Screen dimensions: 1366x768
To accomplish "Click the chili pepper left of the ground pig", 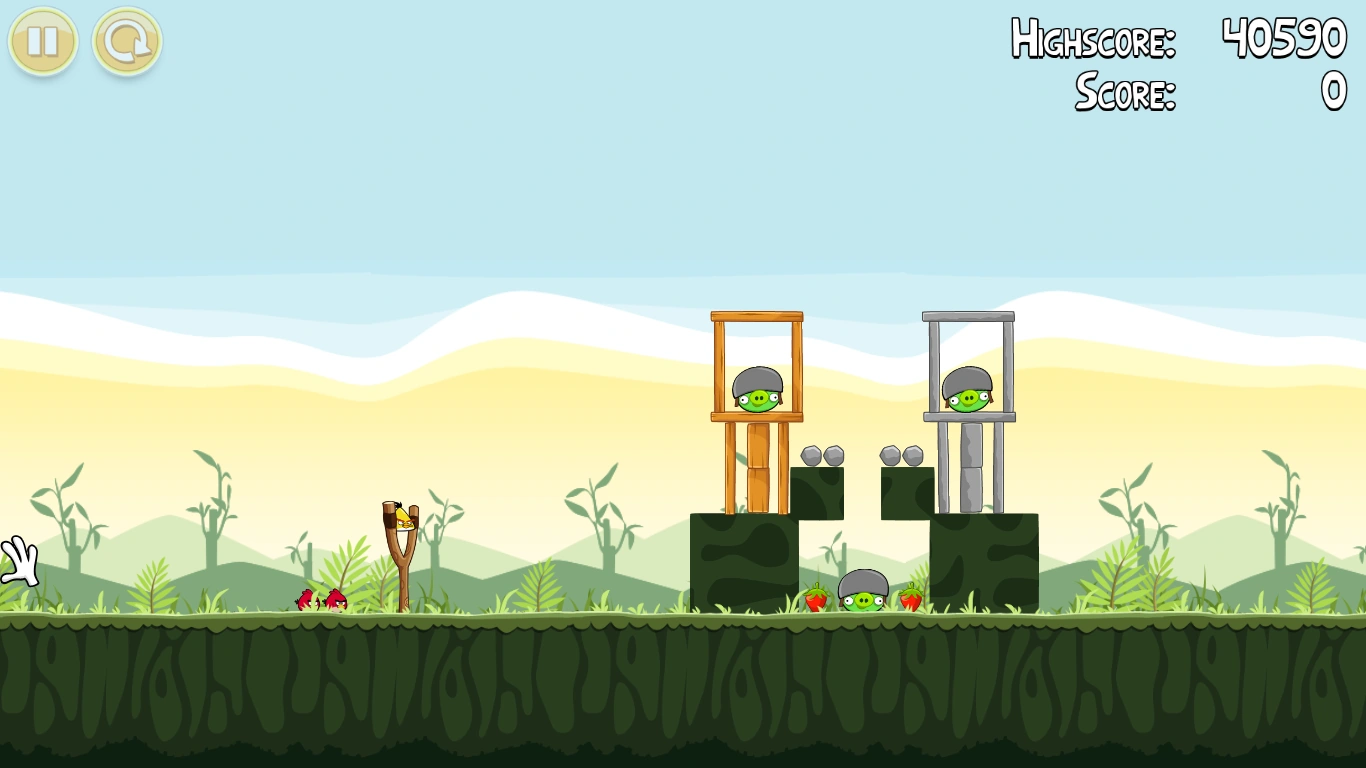I will point(815,597).
